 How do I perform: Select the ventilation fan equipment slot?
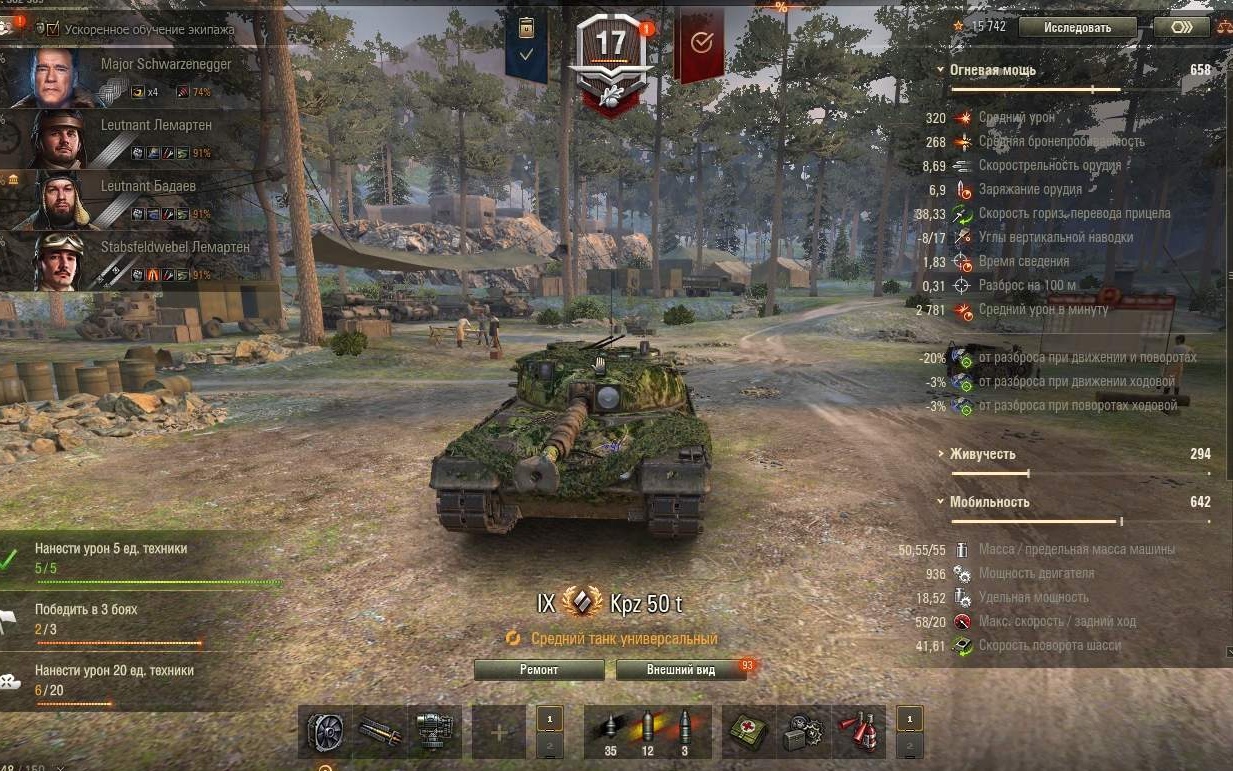(x=325, y=732)
